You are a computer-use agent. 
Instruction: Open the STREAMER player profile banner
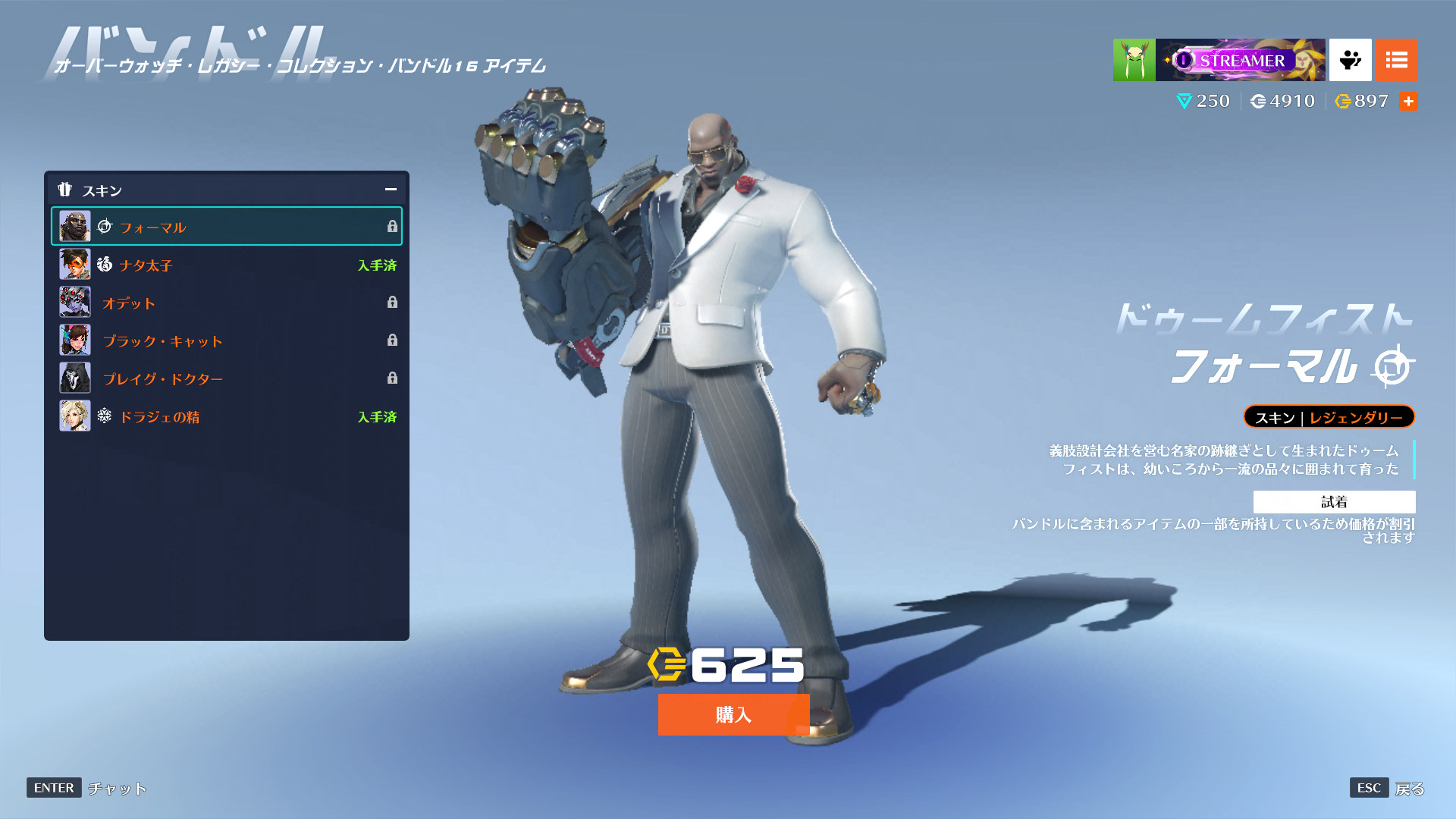[1240, 60]
